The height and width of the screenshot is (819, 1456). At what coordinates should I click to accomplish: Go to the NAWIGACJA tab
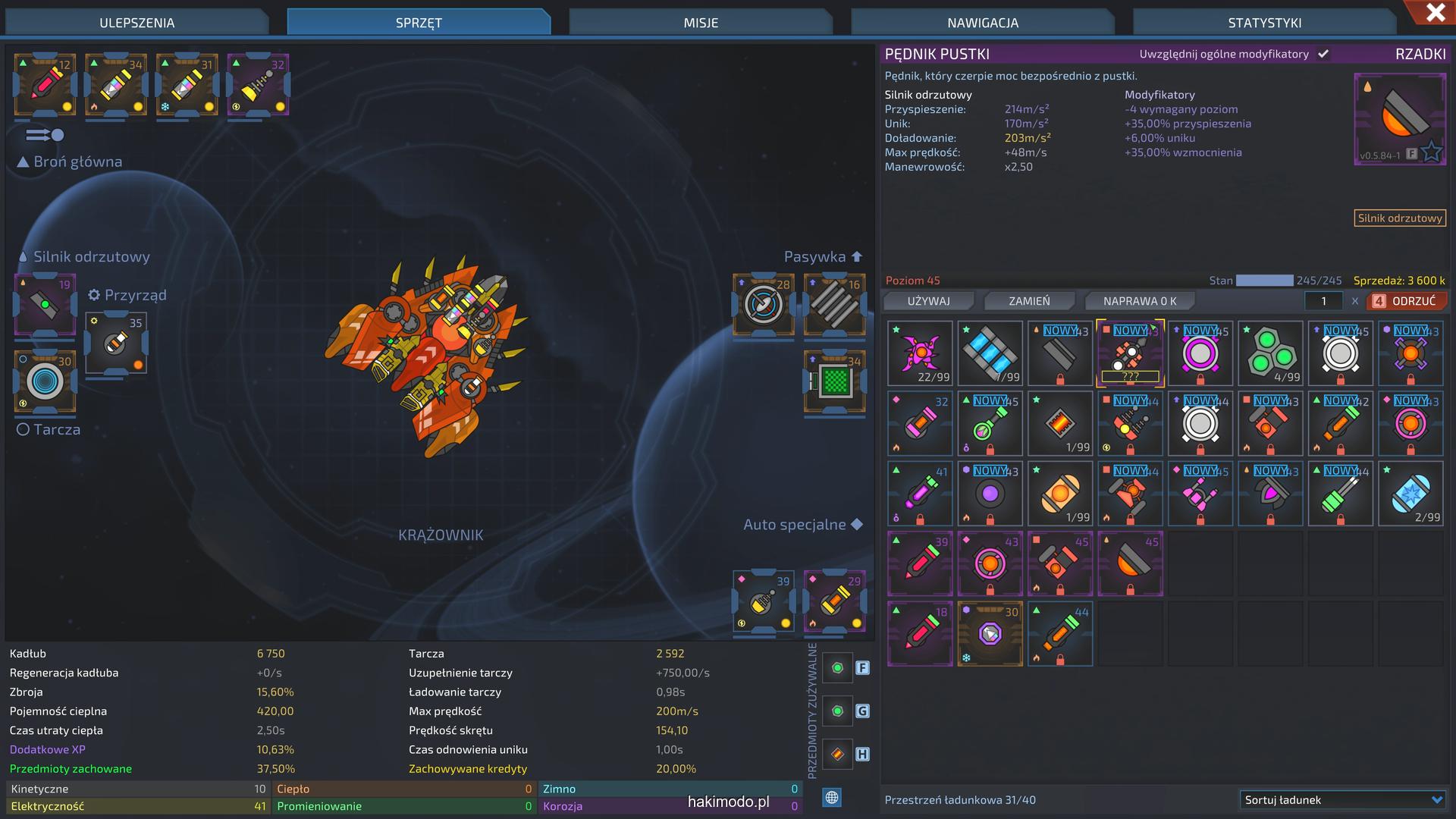[x=983, y=23]
